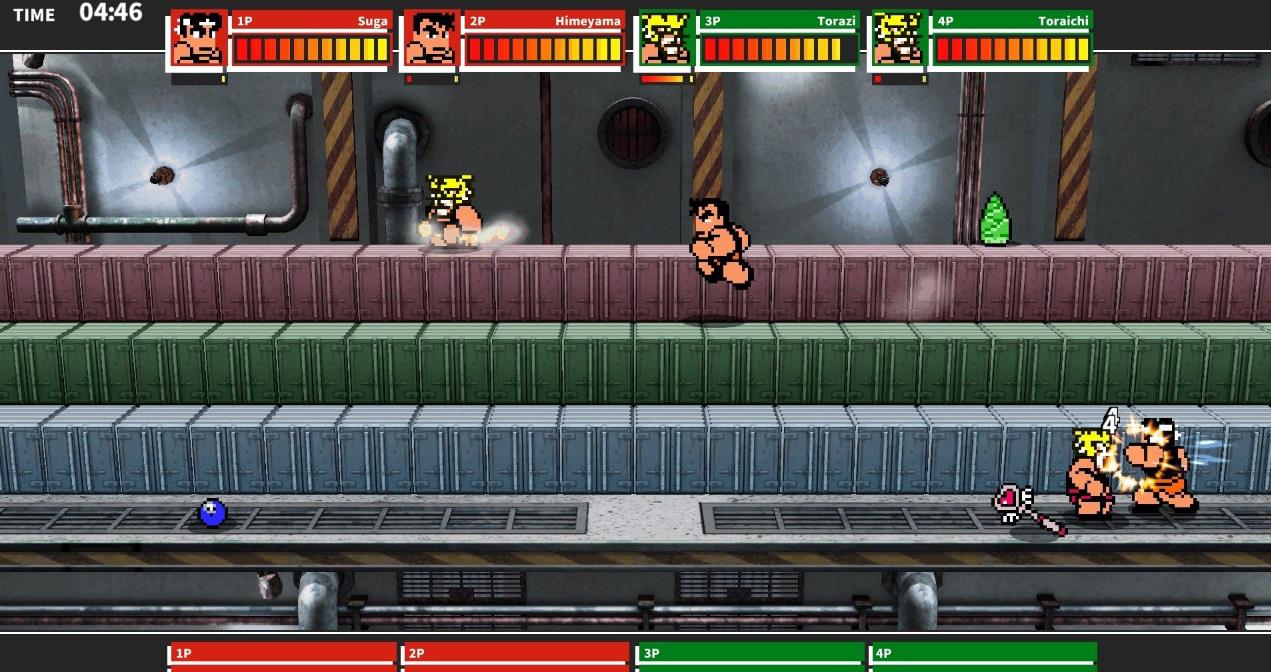This screenshot has width=1271, height=672.
Task: Click the red 1P panel at the bottom
Action: (x=284, y=656)
